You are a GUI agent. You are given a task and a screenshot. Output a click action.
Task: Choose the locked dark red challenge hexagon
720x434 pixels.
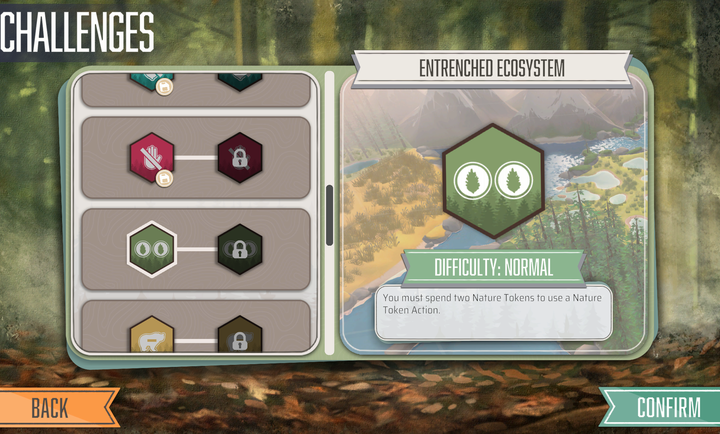[238, 156]
